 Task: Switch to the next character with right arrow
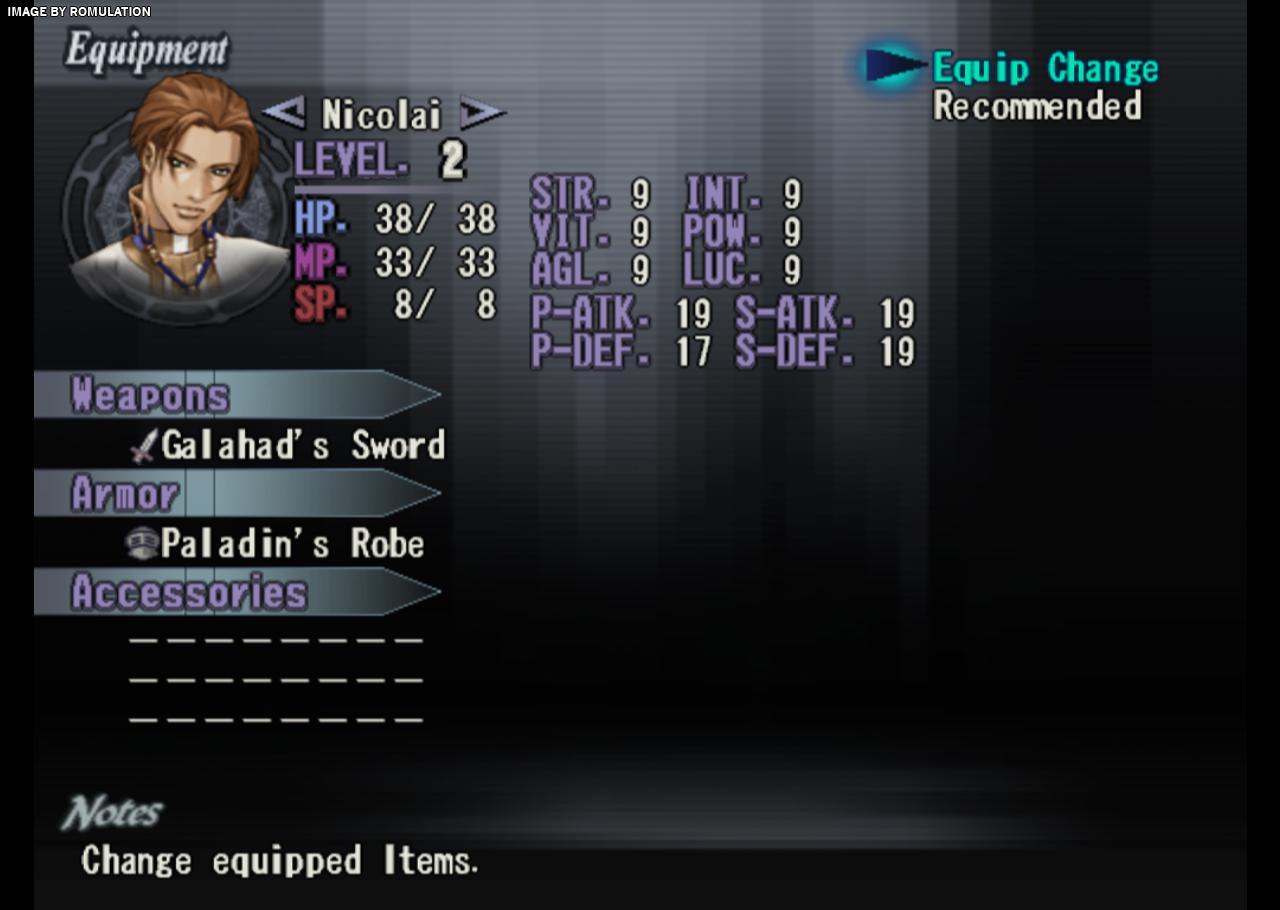[x=482, y=113]
